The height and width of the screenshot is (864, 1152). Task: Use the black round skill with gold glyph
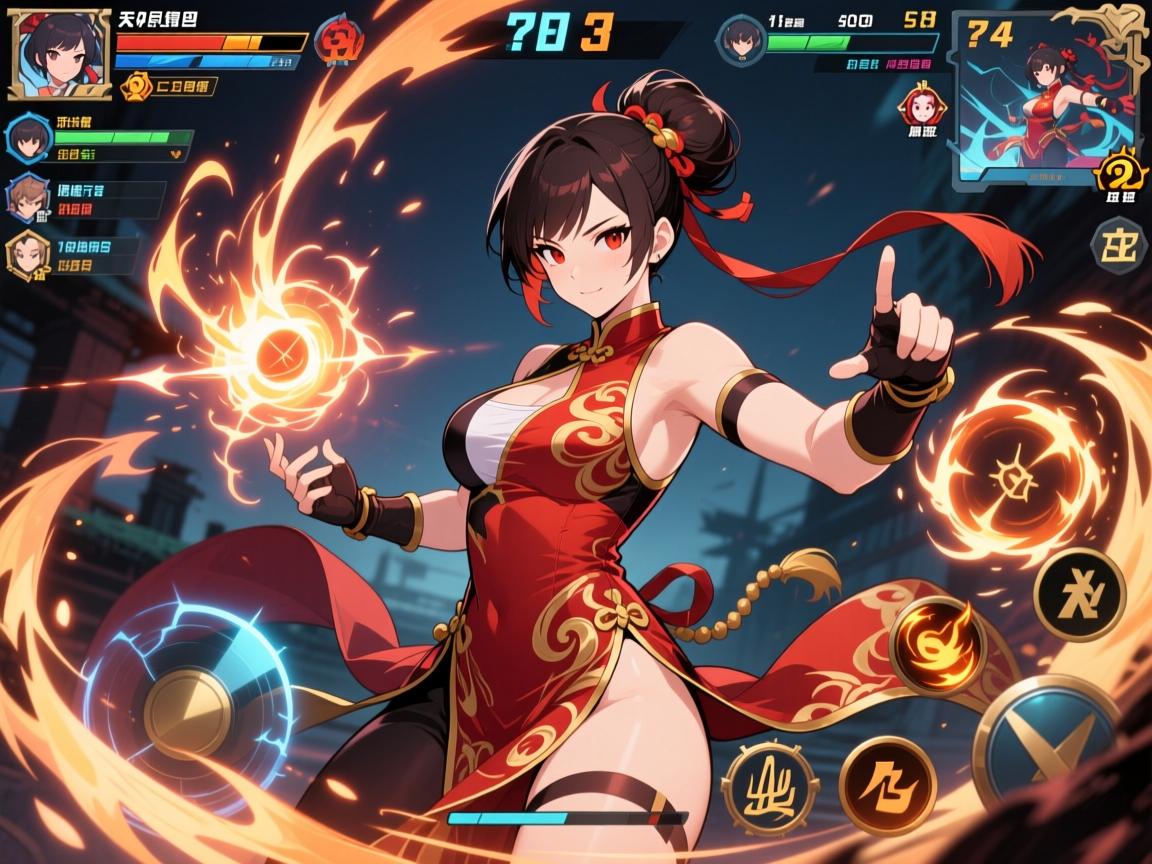(x=1079, y=594)
